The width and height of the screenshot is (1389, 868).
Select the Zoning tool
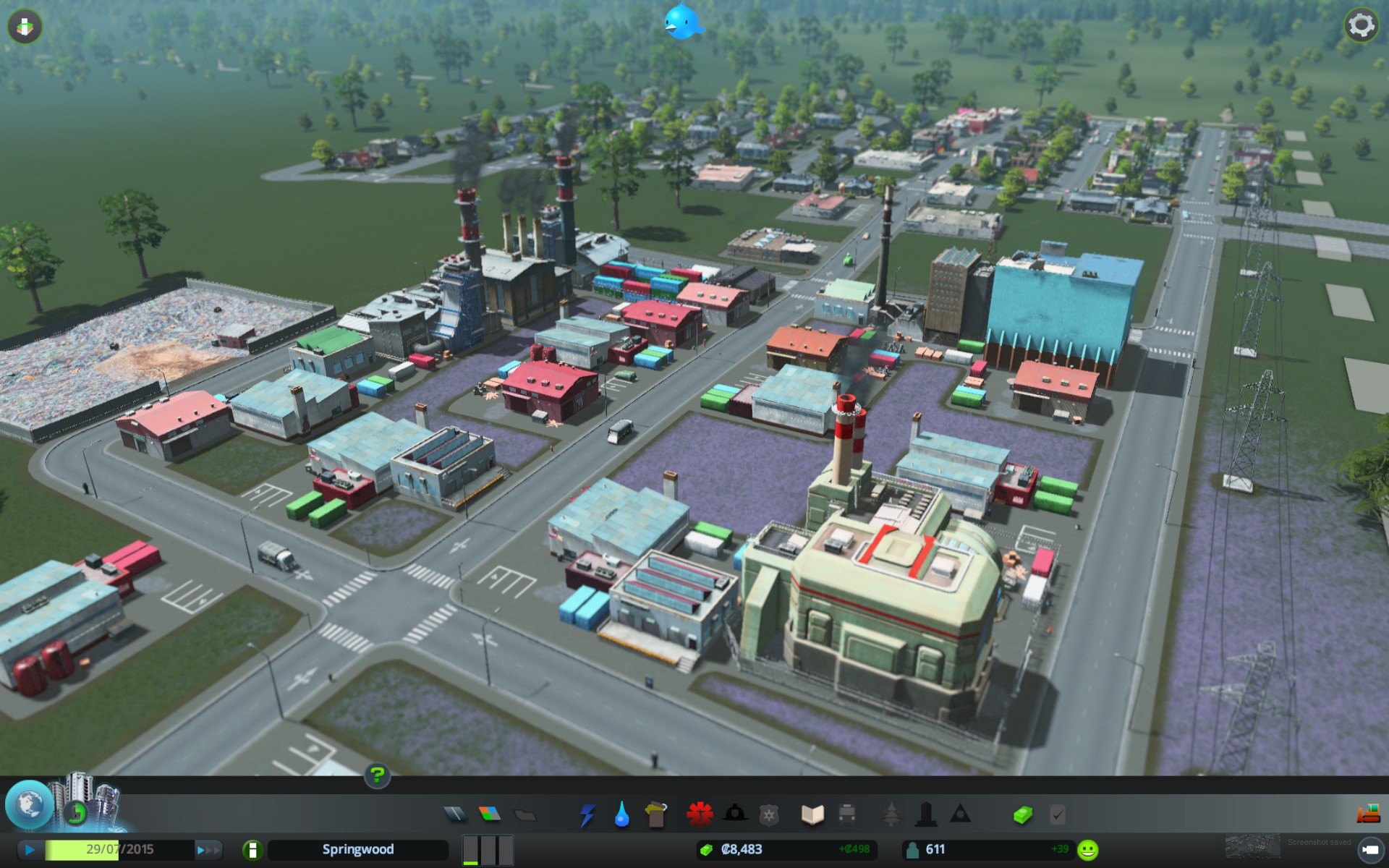click(490, 814)
